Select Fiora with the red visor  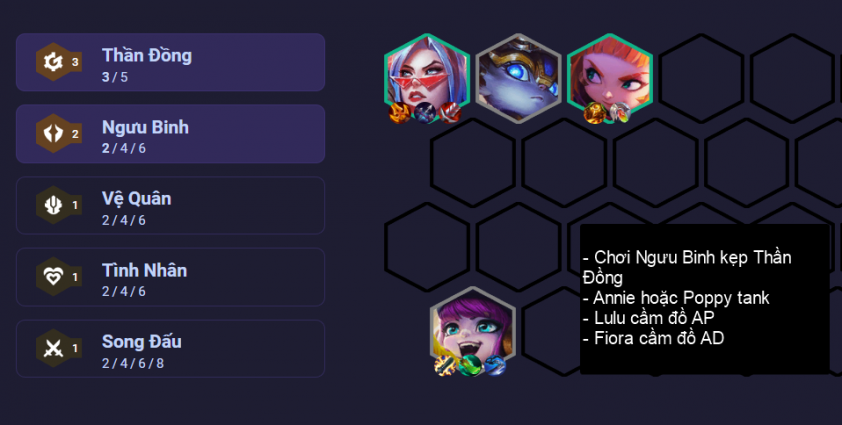click(x=427, y=76)
